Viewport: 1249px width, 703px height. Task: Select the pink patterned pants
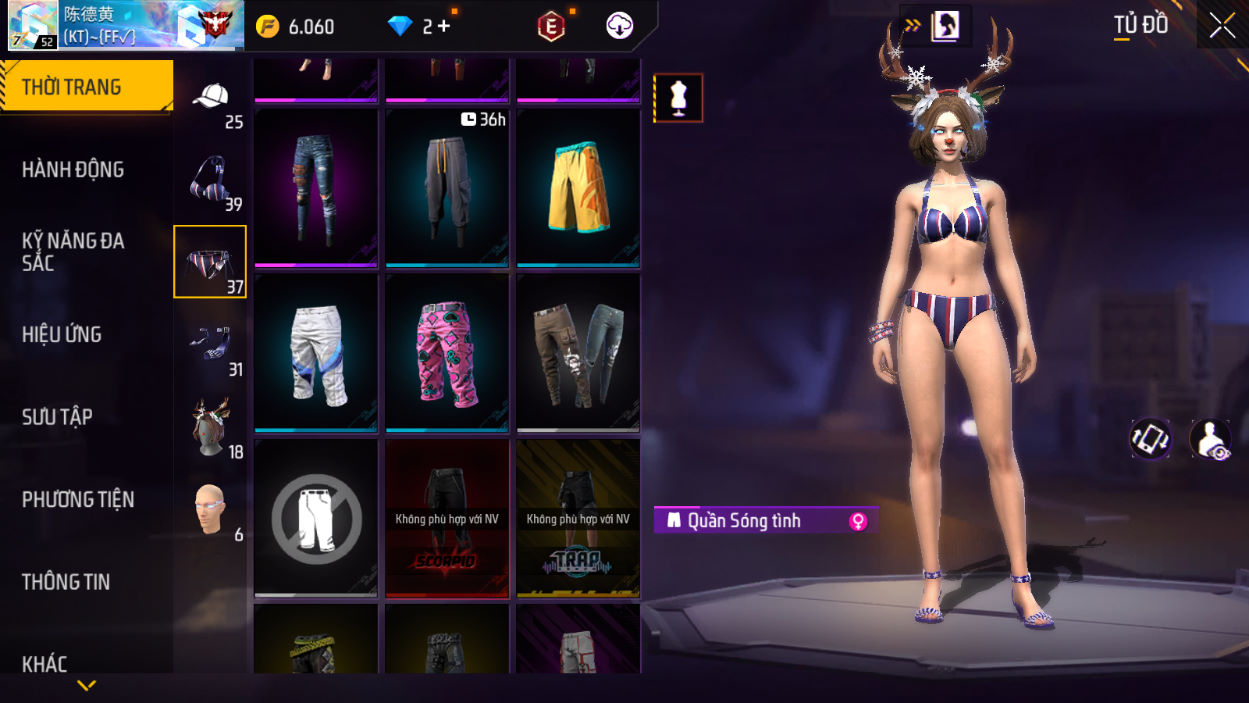click(x=447, y=353)
